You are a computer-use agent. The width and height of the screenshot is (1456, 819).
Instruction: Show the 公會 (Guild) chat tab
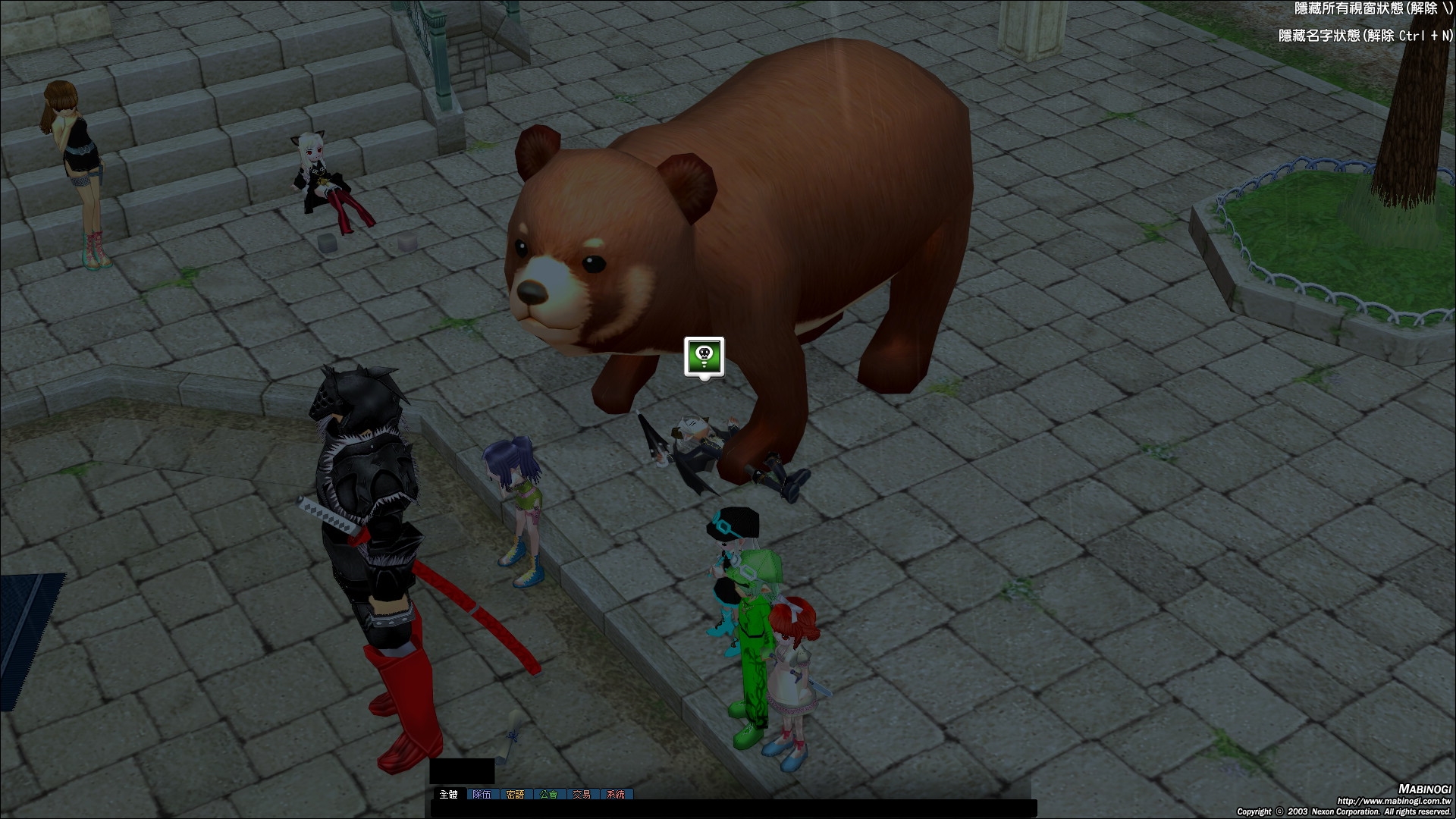tap(548, 794)
